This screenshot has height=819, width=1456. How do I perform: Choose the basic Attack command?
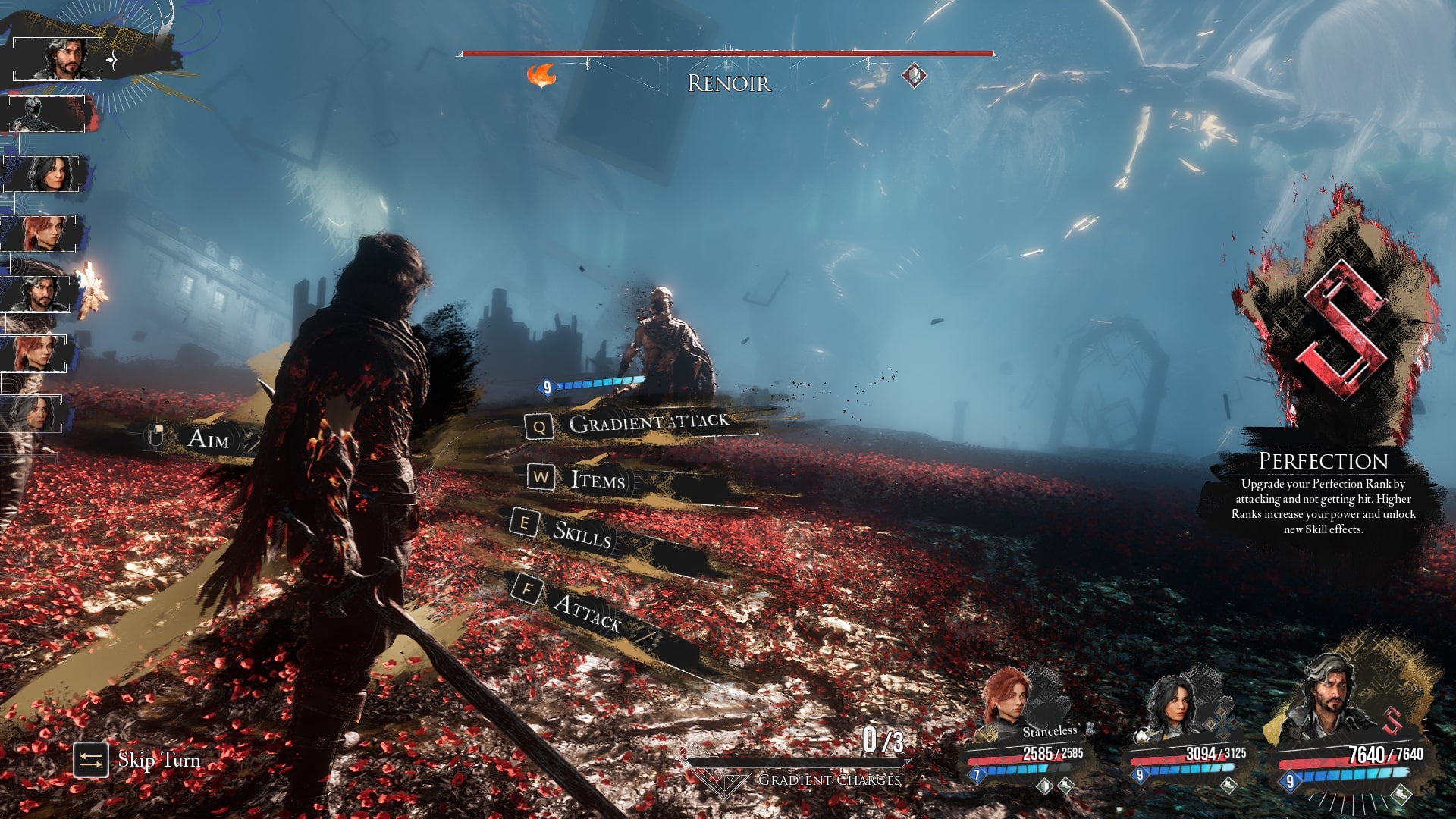[x=586, y=611]
